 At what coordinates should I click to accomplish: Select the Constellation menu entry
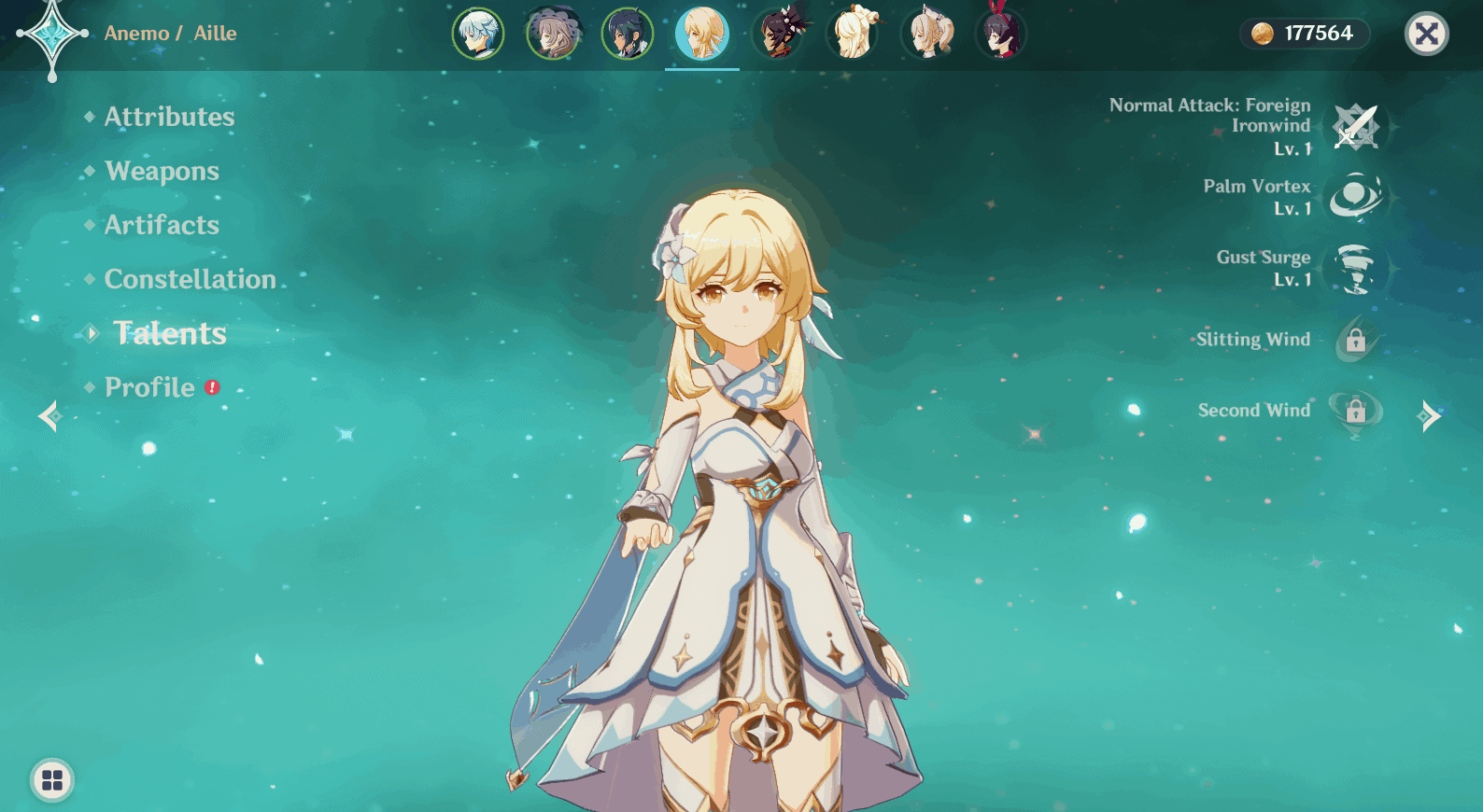pyautogui.click(x=190, y=279)
